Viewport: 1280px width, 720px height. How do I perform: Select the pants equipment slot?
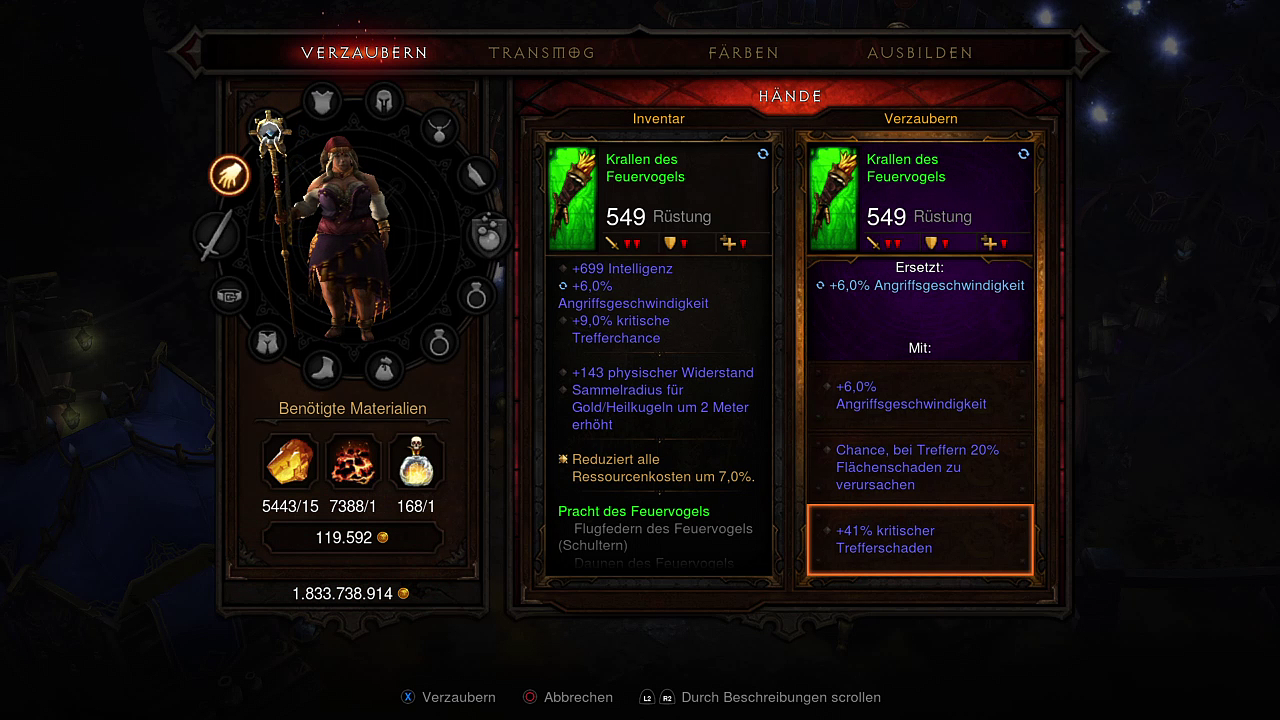coord(265,342)
